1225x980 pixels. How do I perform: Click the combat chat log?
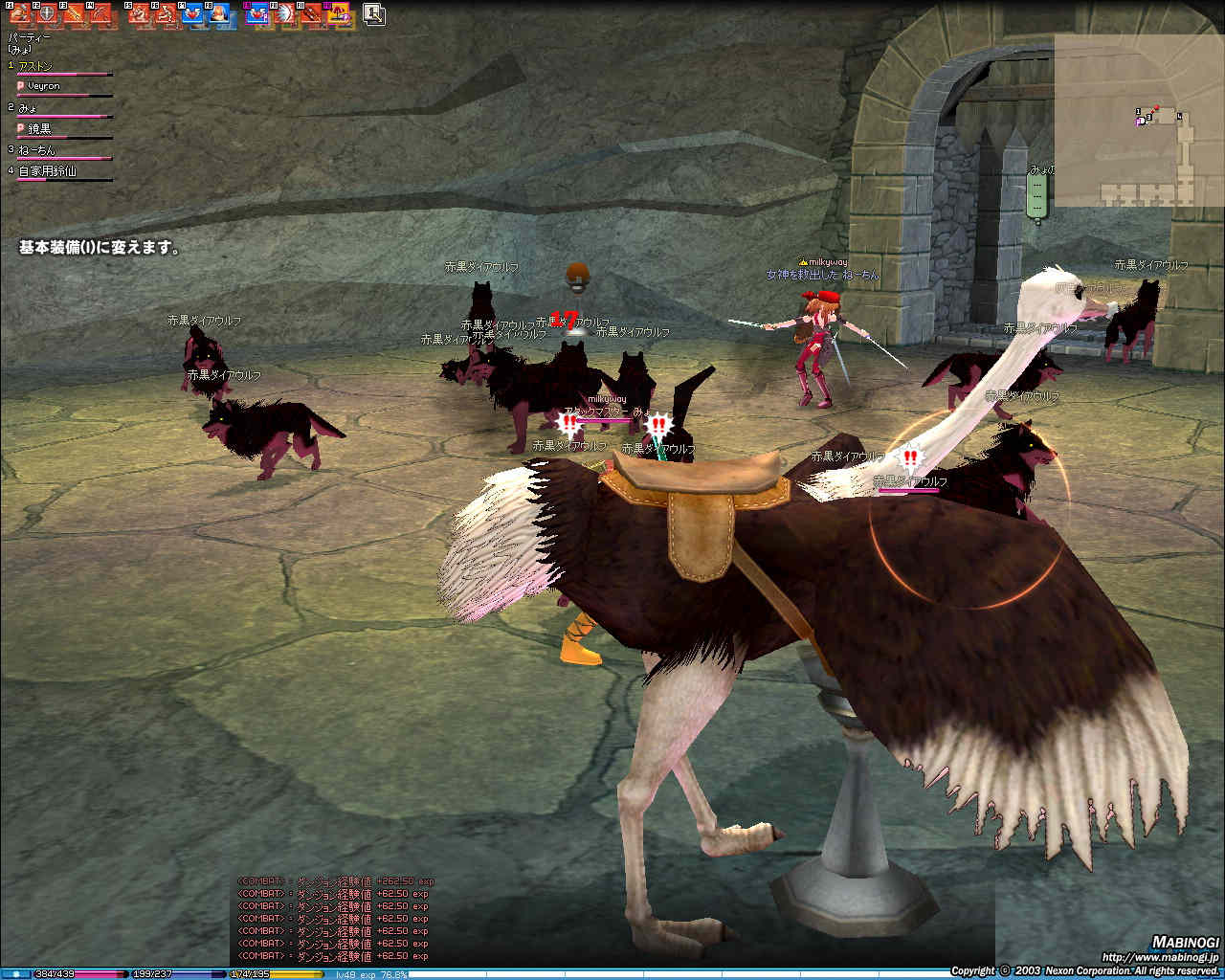pos(333,918)
